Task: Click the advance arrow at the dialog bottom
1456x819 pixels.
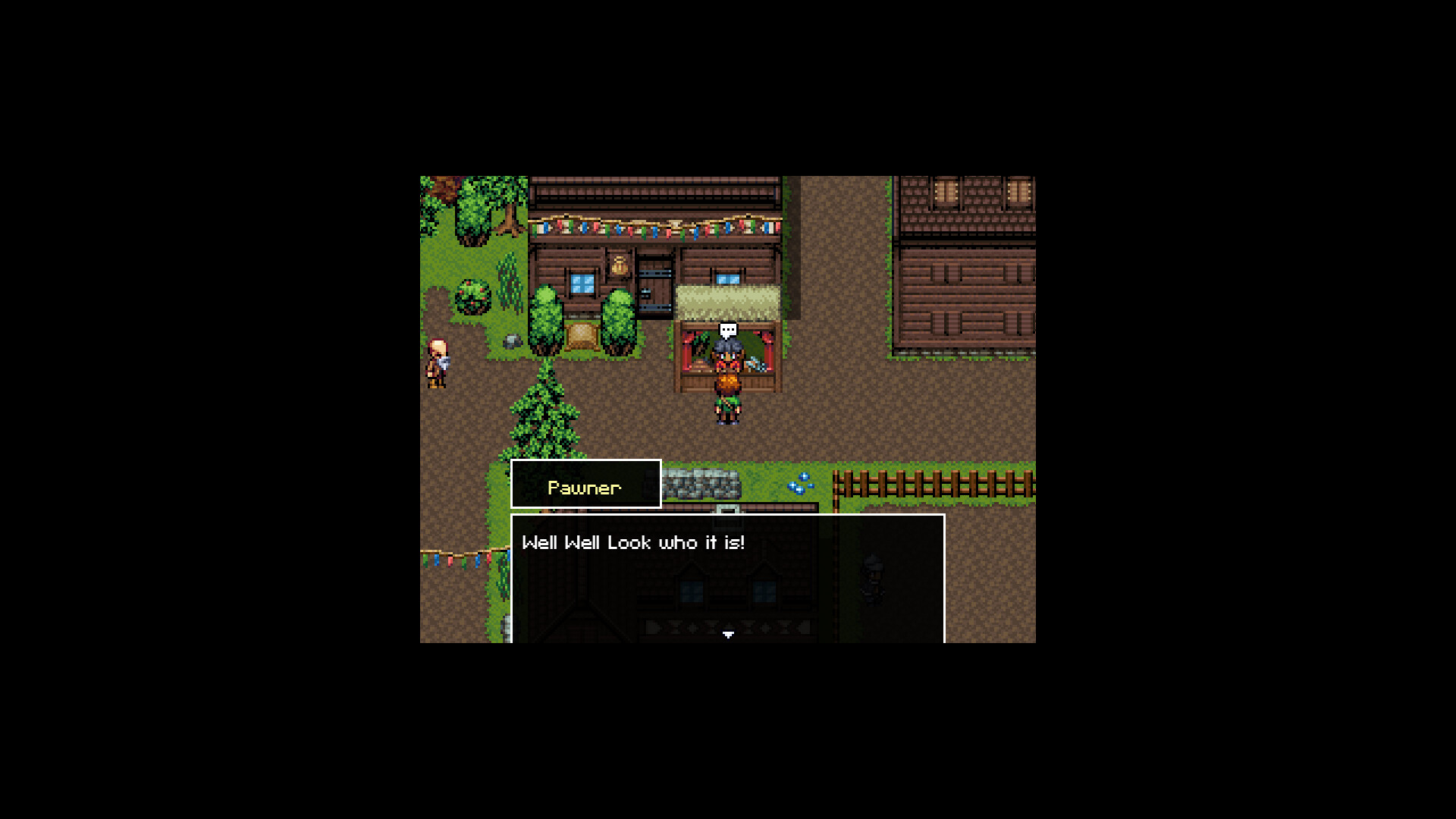Action: tap(728, 635)
